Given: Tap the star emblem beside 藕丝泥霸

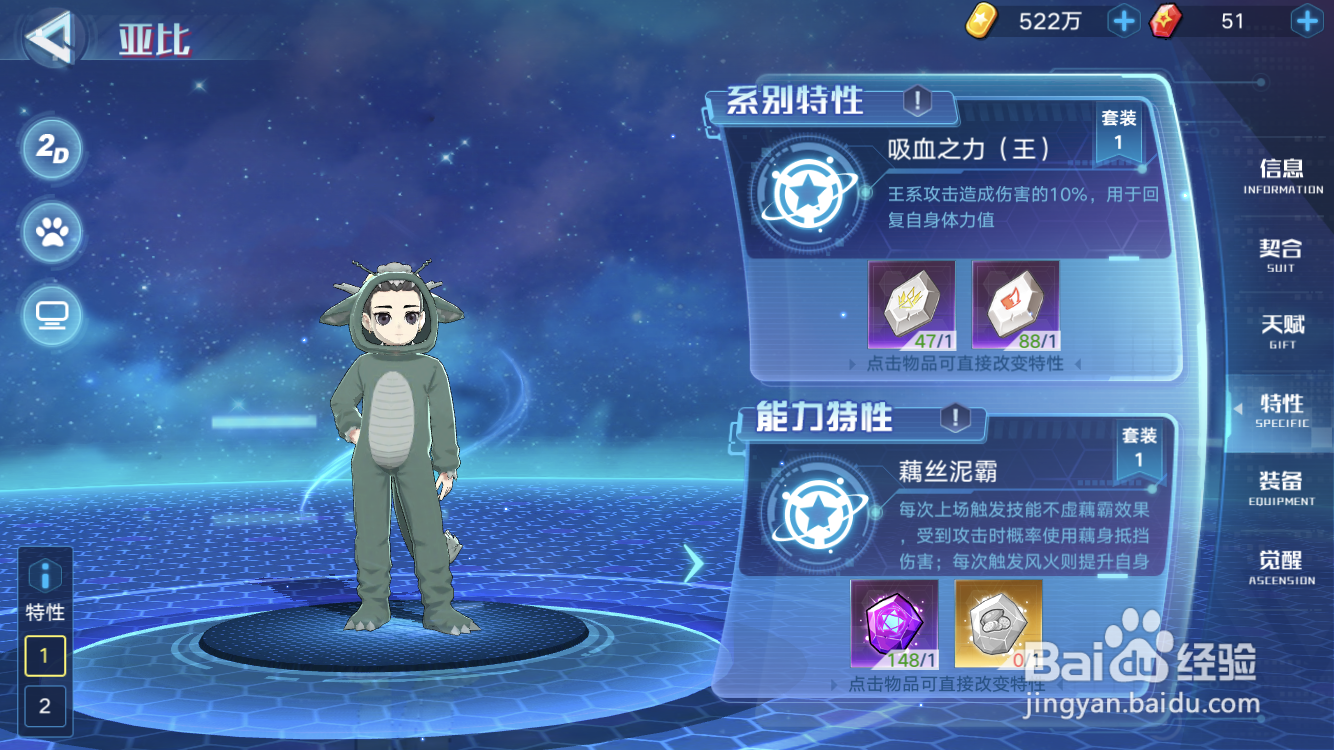Looking at the screenshot, I should [x=818, y=512].
